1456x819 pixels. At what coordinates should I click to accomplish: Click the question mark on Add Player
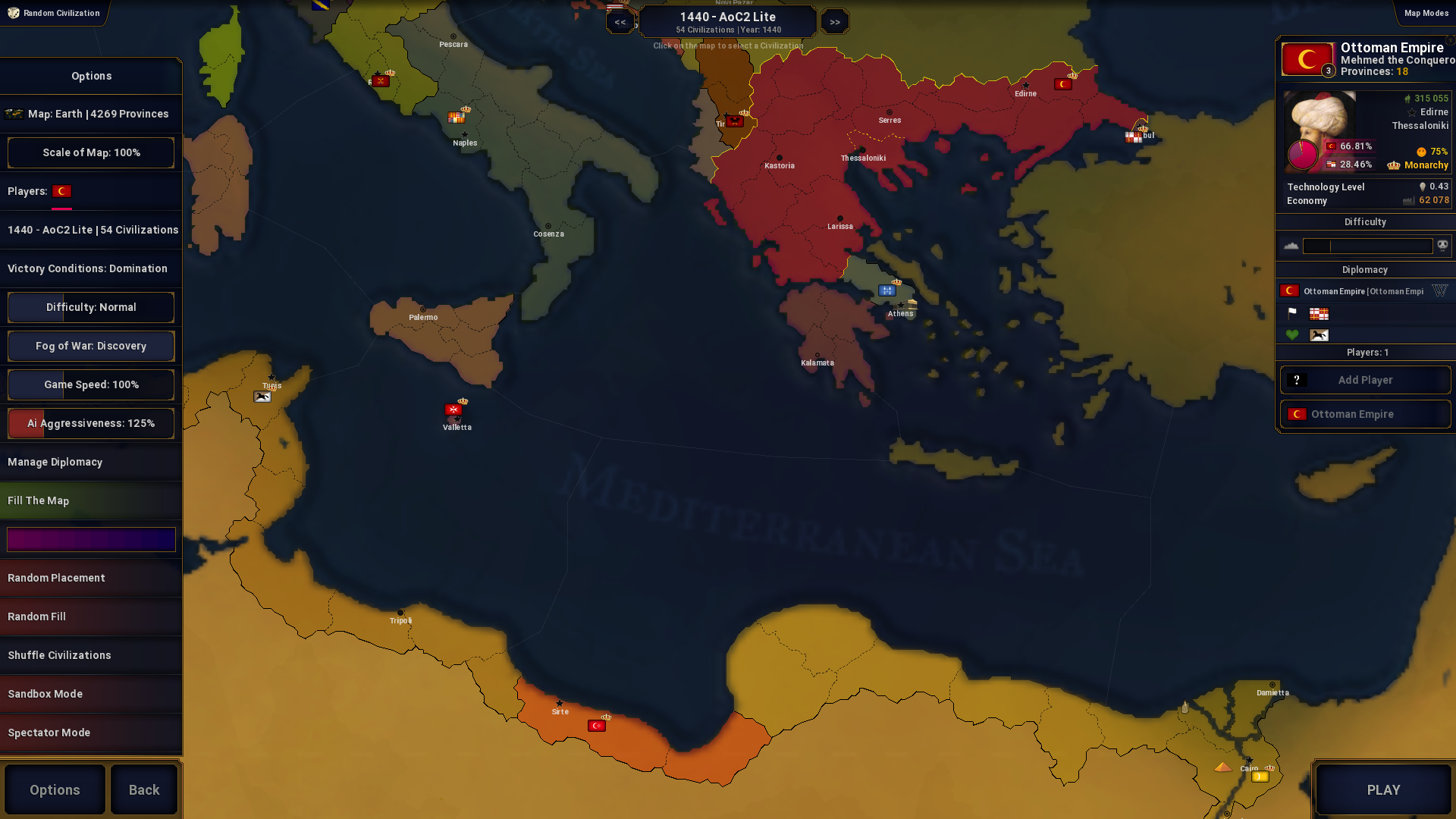1298,380
